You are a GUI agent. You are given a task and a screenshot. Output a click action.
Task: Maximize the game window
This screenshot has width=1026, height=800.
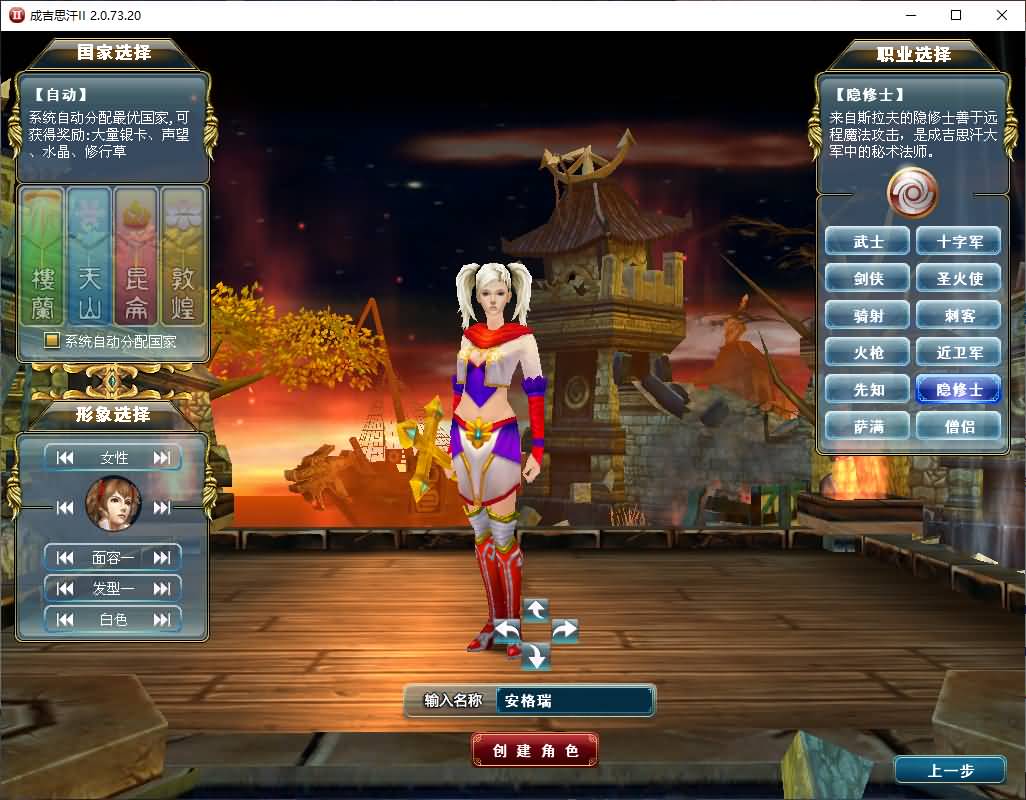pyautogui.click(x=956, y=15)
